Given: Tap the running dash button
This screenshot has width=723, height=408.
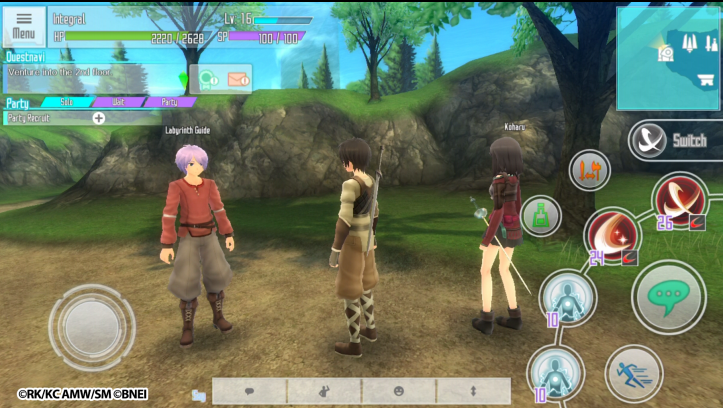Looking at the screenshot, I should click(x=634, y=374).
